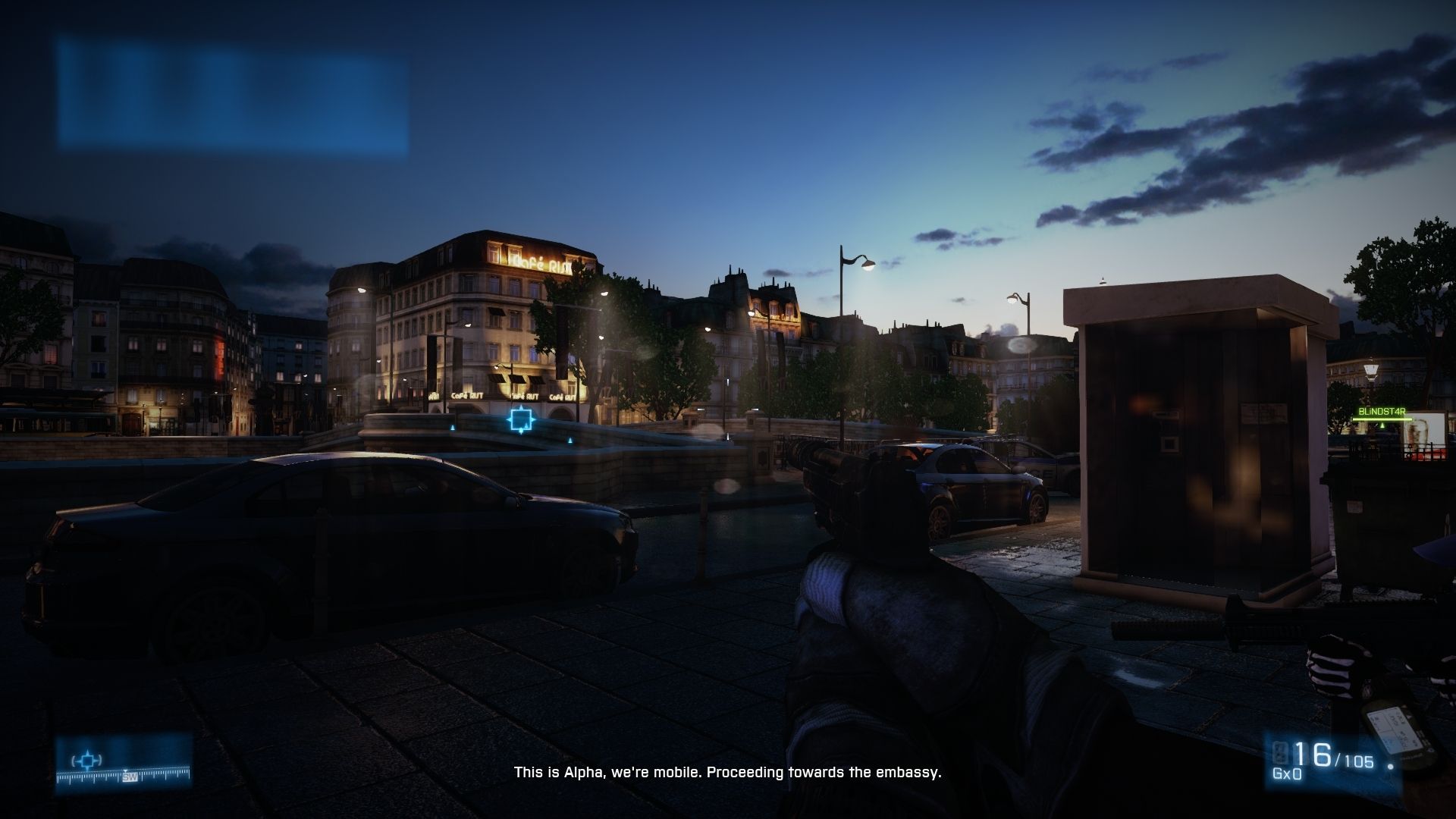The height and width of the screenshot is (819, 1456).
Task: Click the objective icon above the compass
Action: click(x=87, y=759)
